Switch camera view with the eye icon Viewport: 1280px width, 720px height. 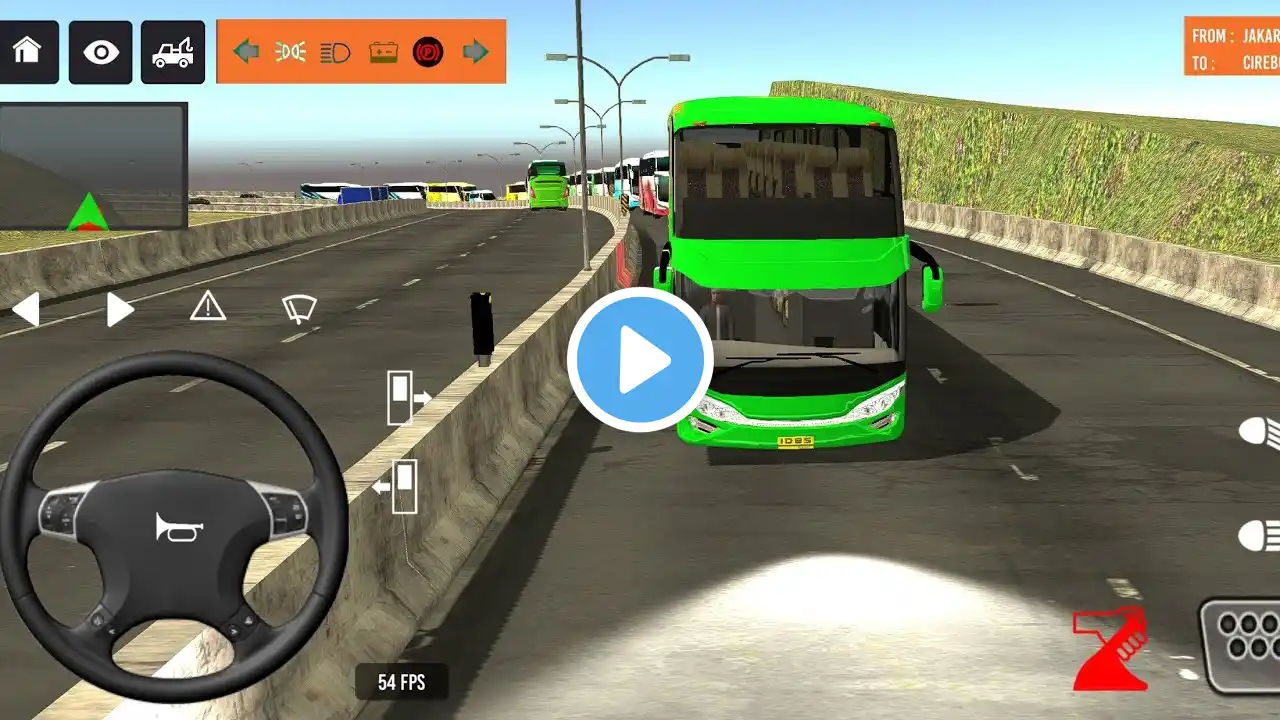pyautogui.click(x=100, y=52)
